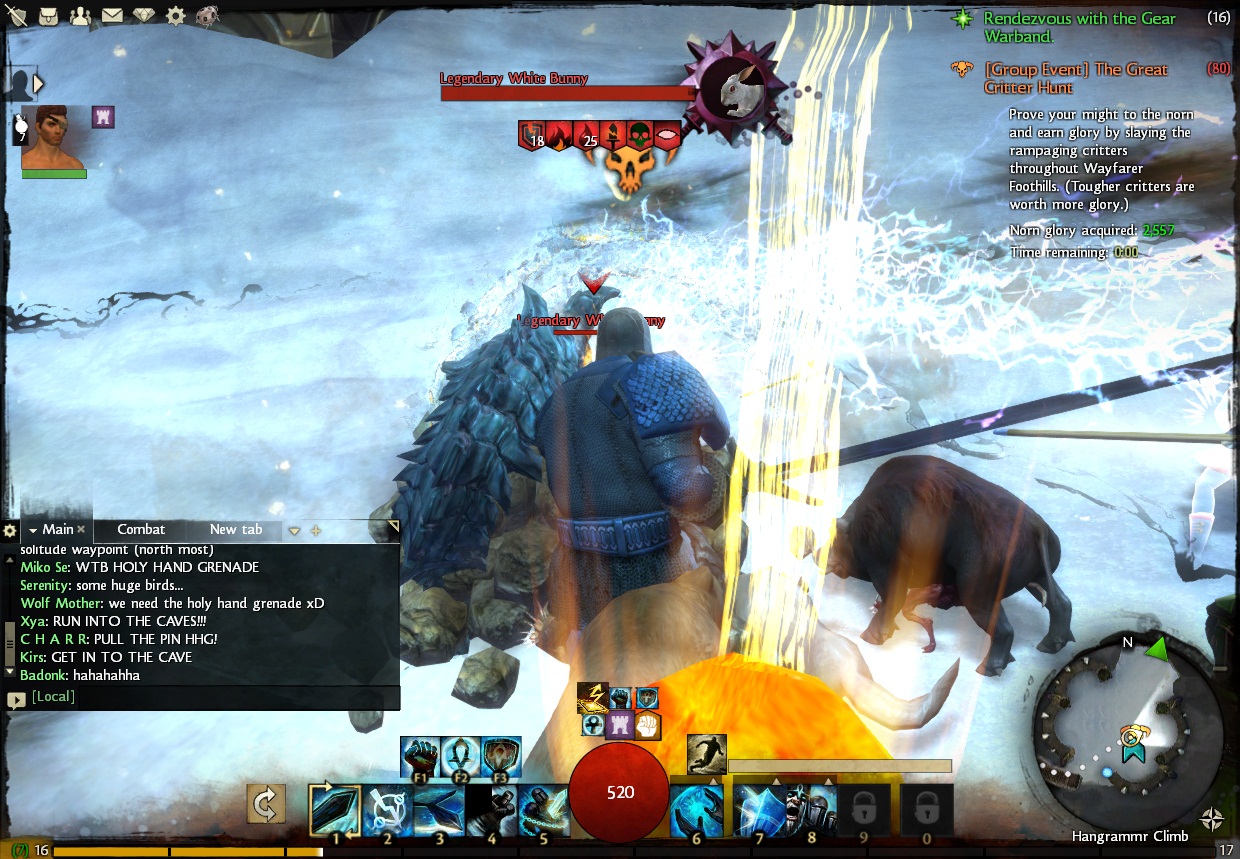Open the Hero panel sword-and-shield icon
Image resolution: width=1240 pixels, height=859 pixels.
point(19,15)
